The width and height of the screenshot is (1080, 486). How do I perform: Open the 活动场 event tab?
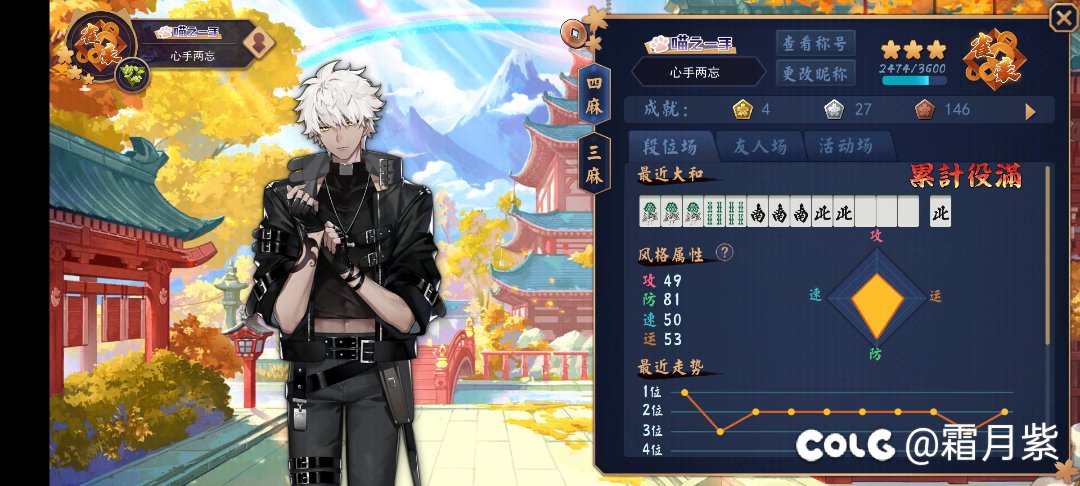tap(838, 146)
